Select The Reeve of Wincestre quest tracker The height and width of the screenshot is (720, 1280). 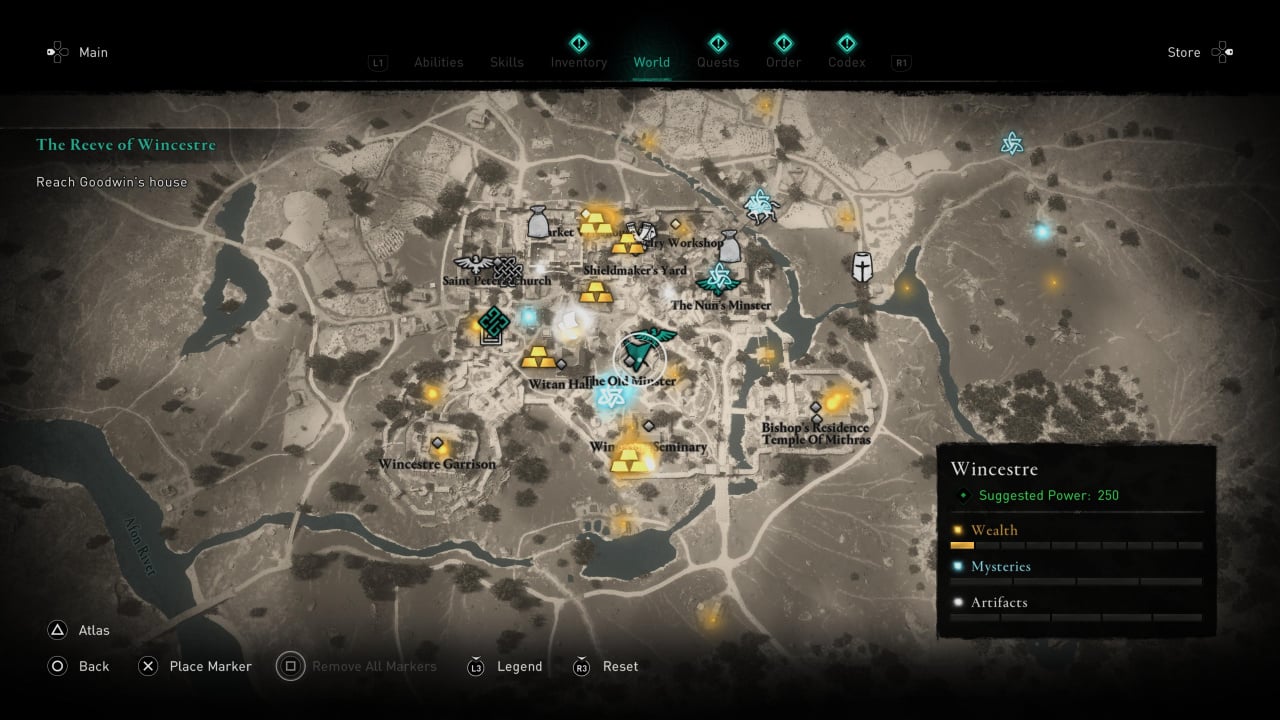click(x=126, y=144)
